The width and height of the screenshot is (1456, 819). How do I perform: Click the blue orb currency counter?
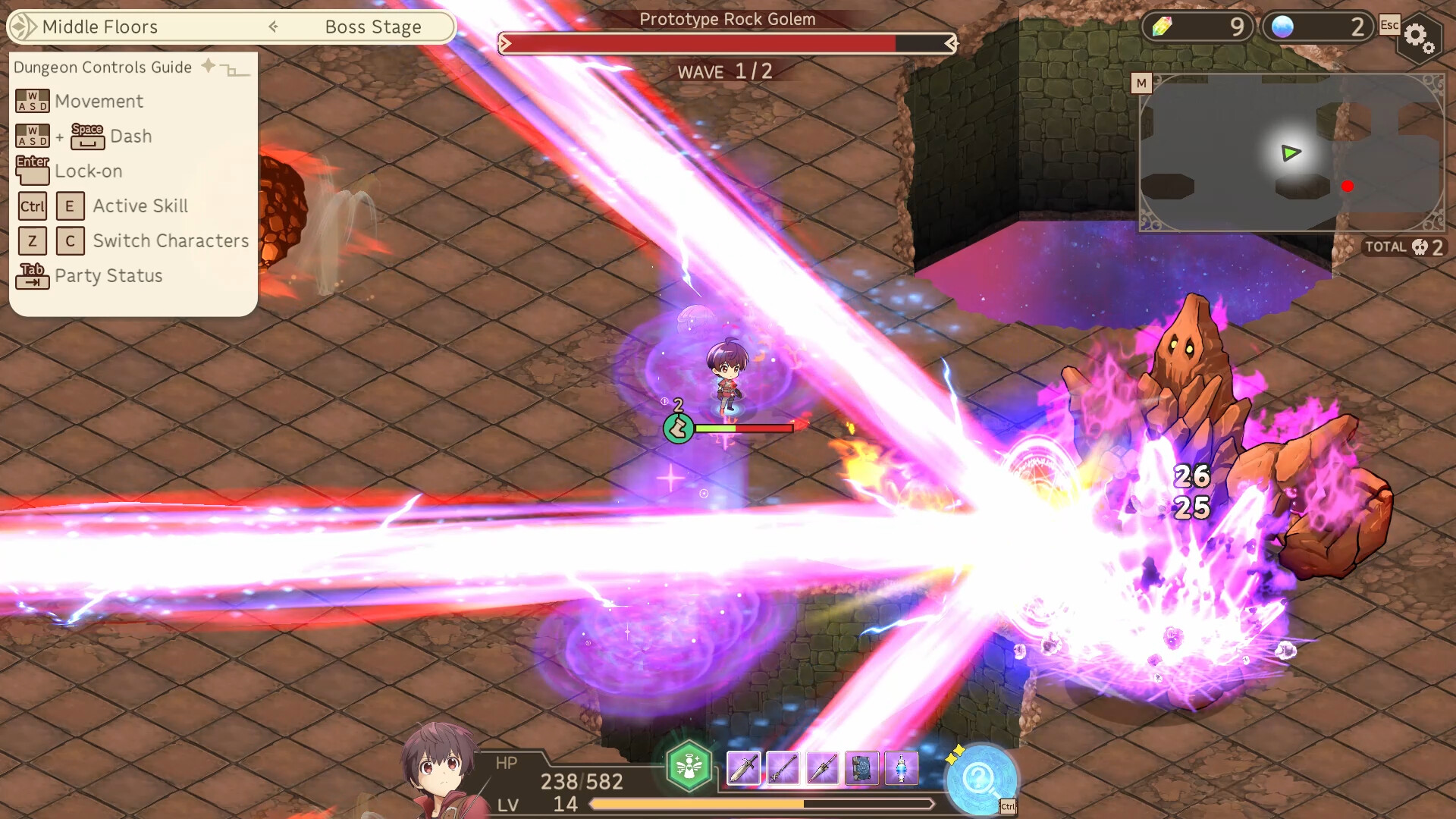coord(1316,27)
